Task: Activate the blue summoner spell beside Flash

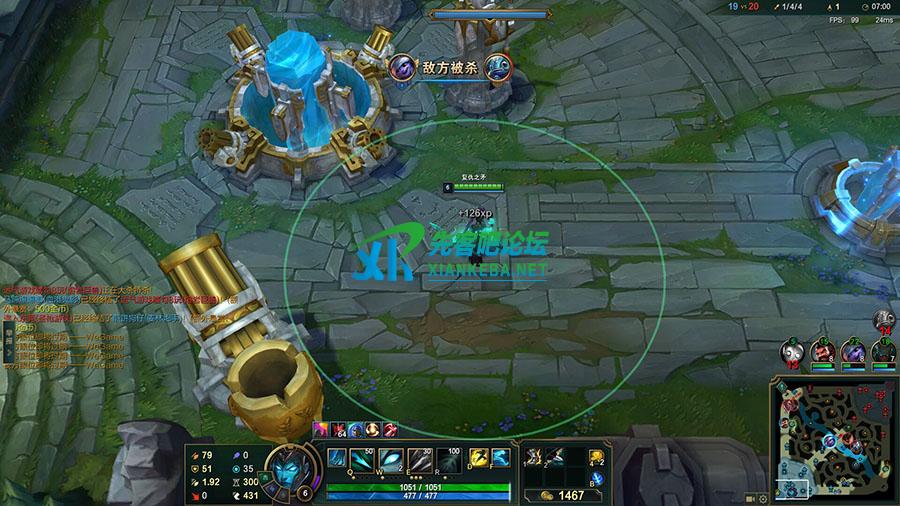Action: point(499,458)
